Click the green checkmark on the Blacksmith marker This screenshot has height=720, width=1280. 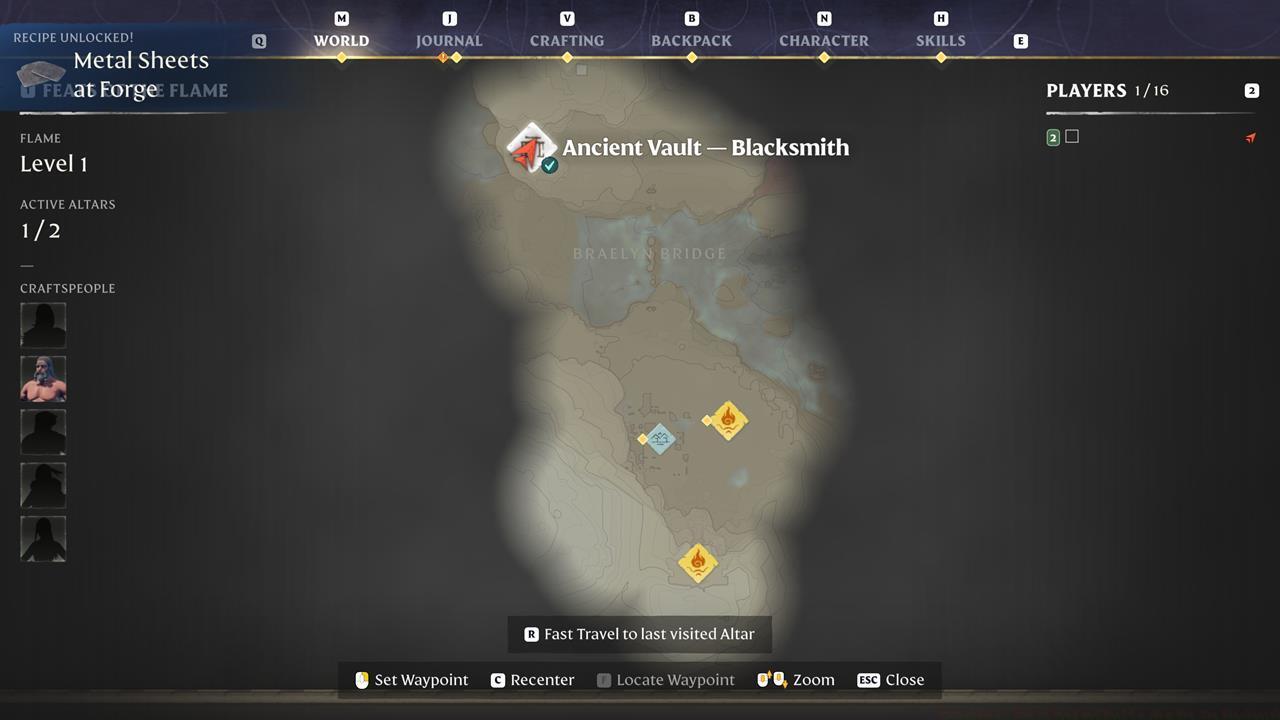coord(549,165)
